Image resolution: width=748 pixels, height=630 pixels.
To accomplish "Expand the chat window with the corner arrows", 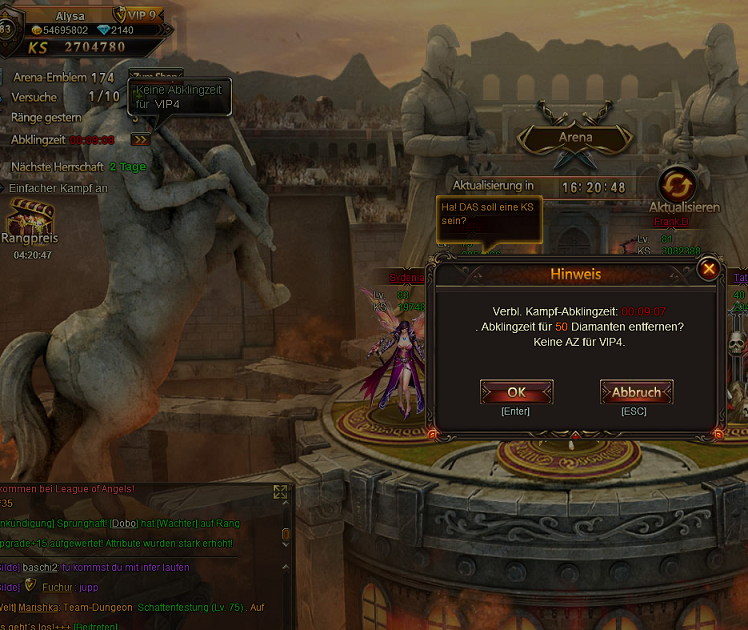I will pos(280,492).
